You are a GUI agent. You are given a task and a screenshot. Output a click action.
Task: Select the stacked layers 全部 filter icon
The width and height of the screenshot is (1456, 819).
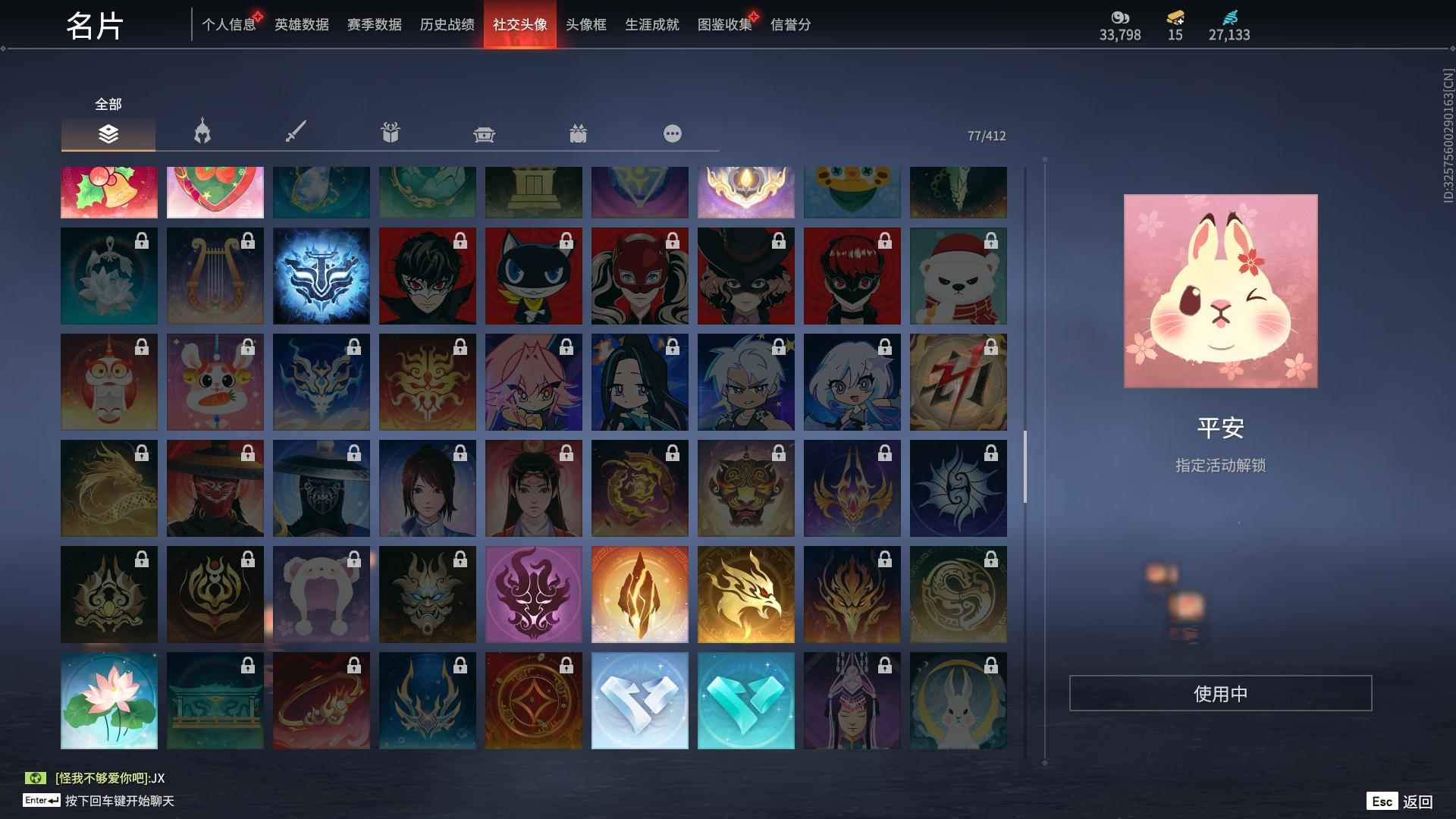click(108, 133)
